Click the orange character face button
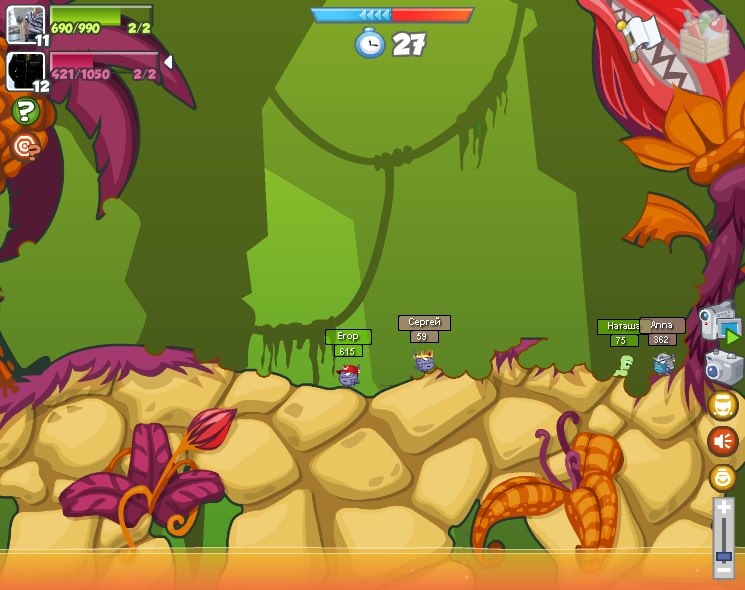 tap(722, 405)
